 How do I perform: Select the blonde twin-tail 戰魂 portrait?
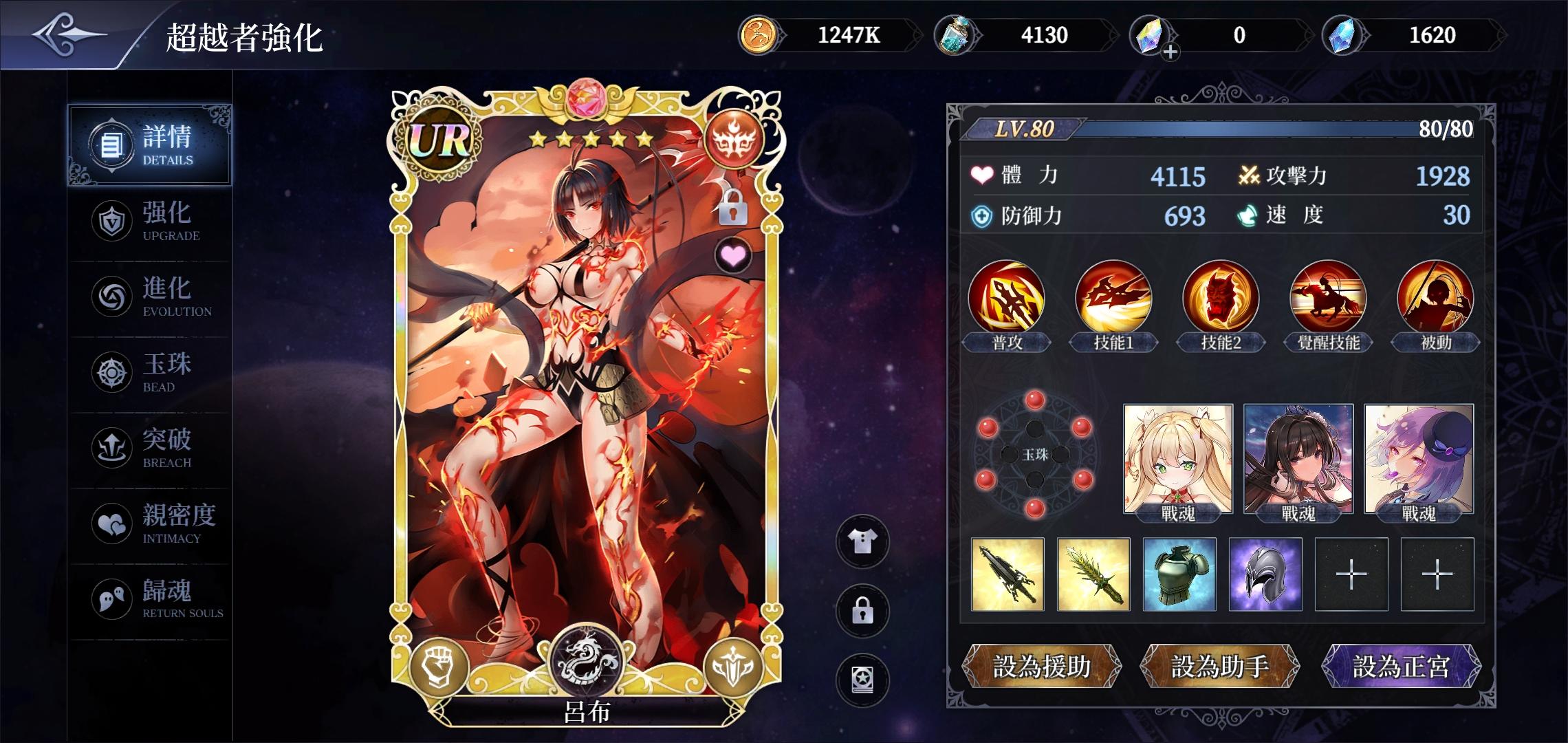coord(1177,460)
